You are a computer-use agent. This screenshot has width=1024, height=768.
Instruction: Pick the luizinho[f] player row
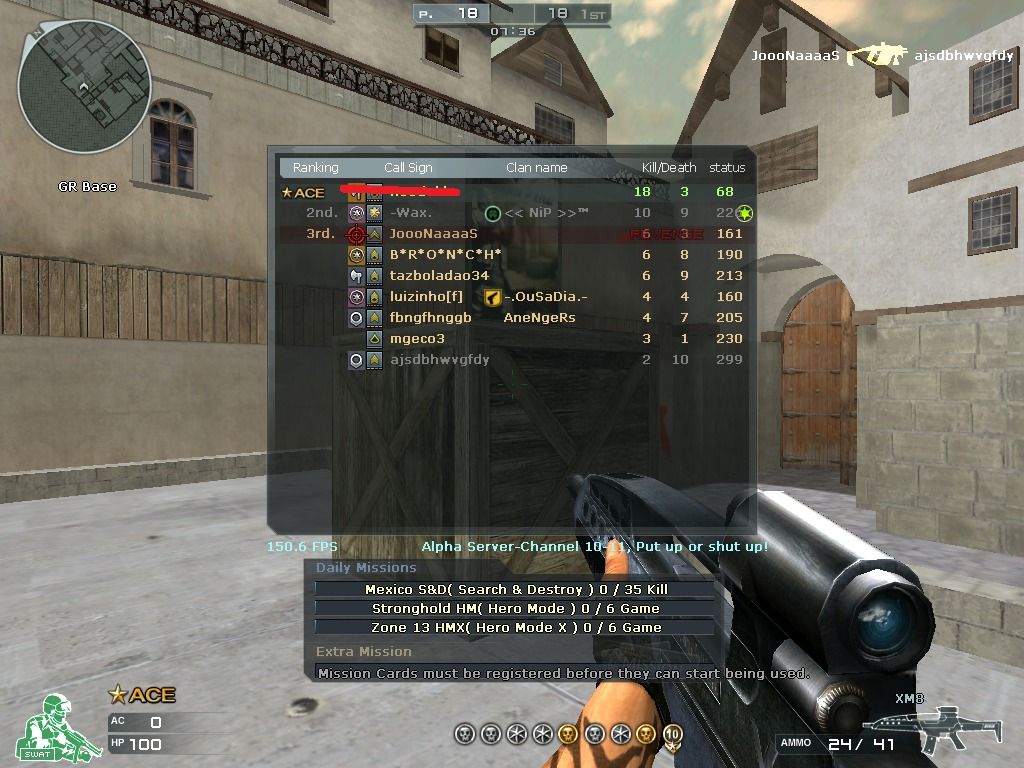(x=426, y=297)
